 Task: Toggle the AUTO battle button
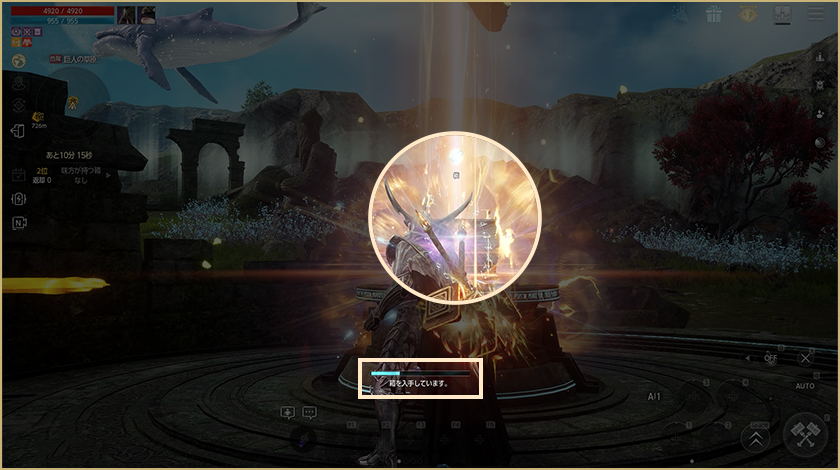(805, 385)
